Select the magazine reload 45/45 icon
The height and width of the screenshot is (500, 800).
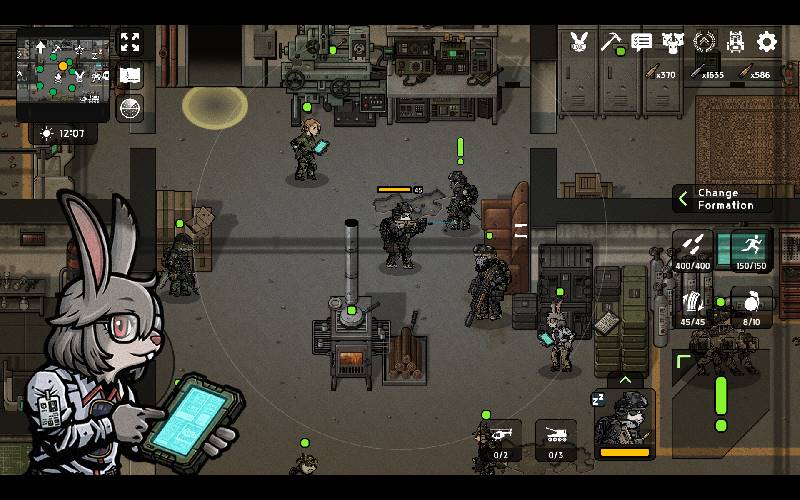point(693,304)
